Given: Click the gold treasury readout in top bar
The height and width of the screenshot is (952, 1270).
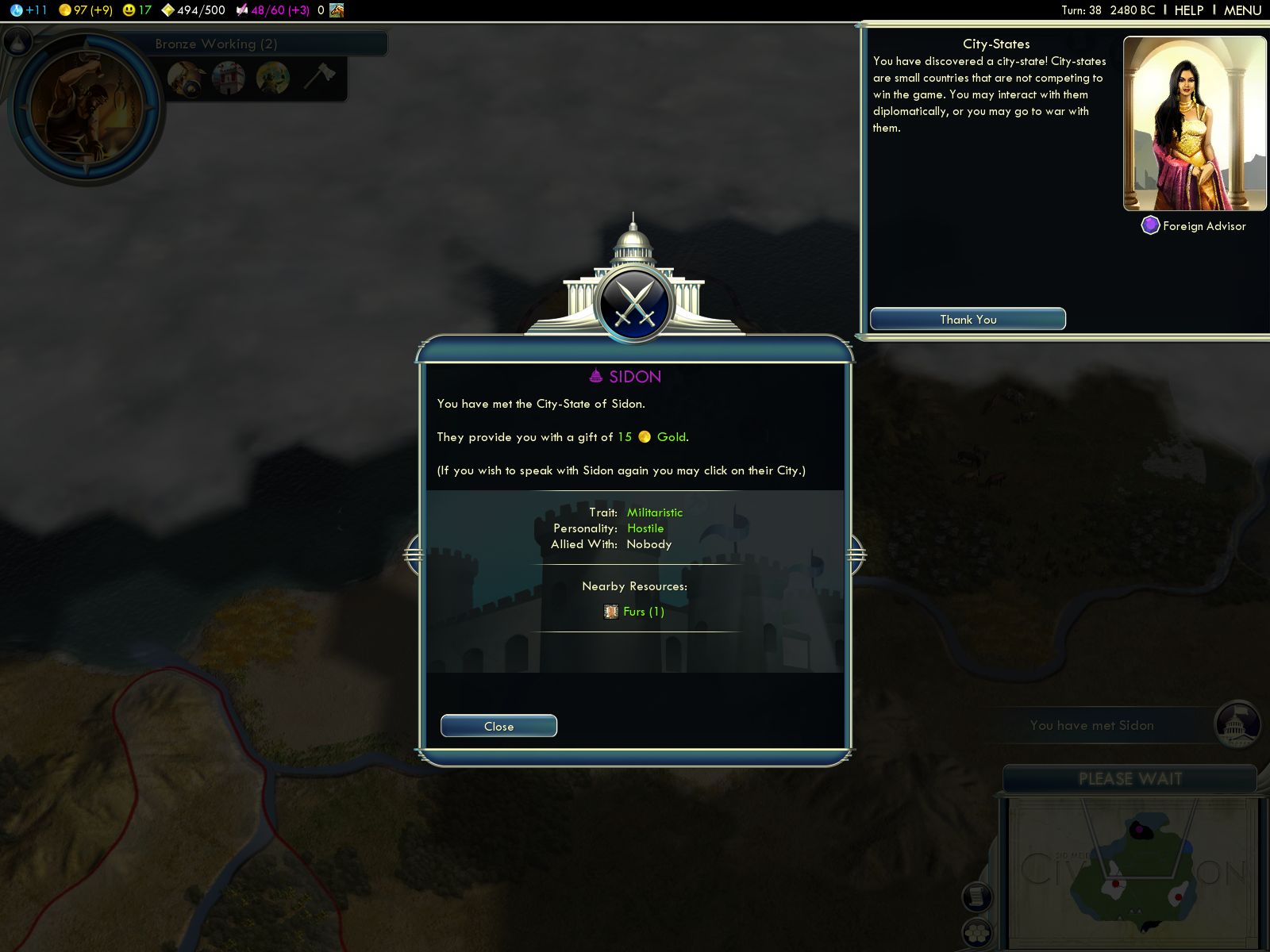Looking at the screenshot, I should (86, 10).
